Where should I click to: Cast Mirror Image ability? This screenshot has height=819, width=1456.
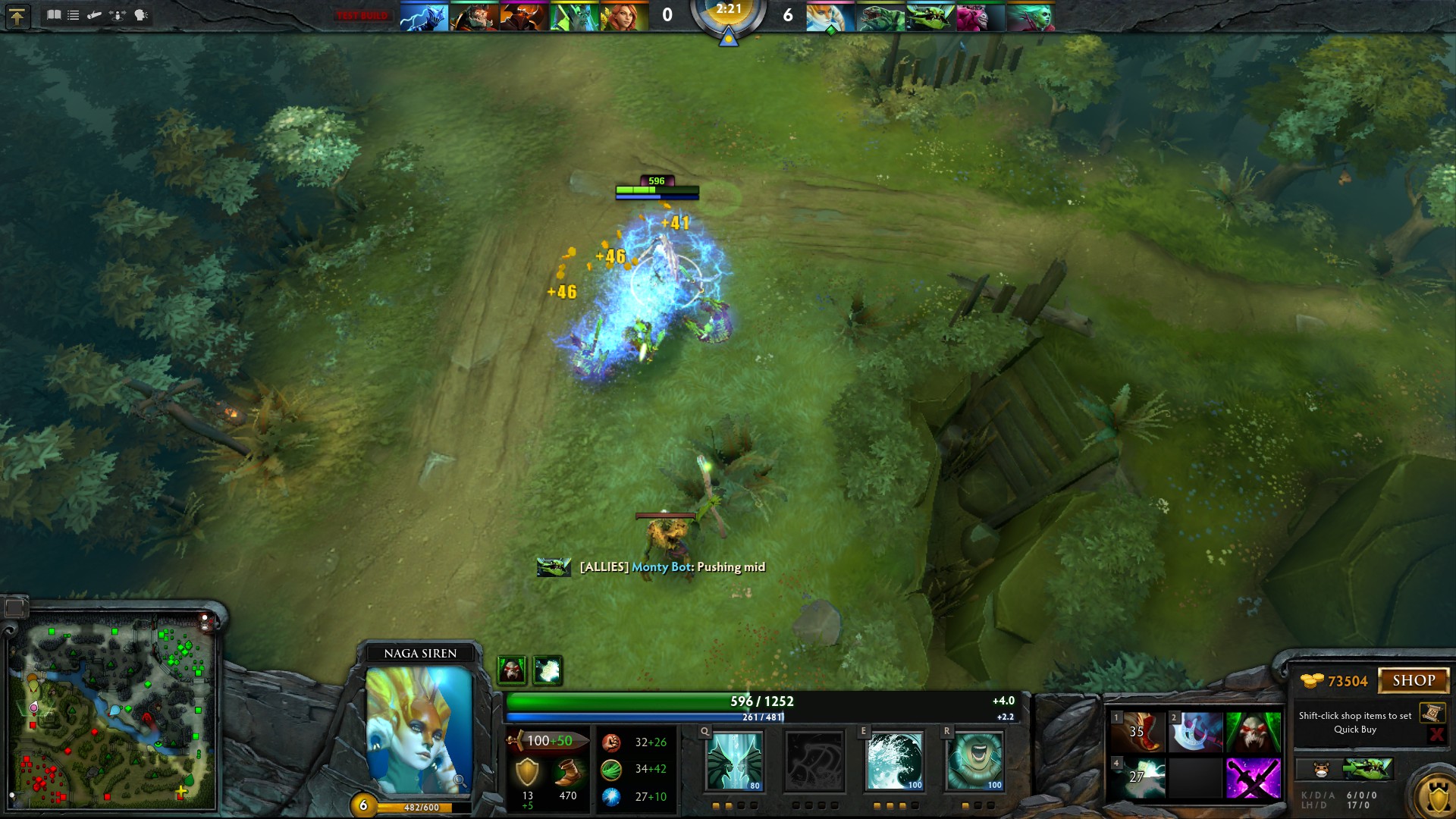point(734,761)
